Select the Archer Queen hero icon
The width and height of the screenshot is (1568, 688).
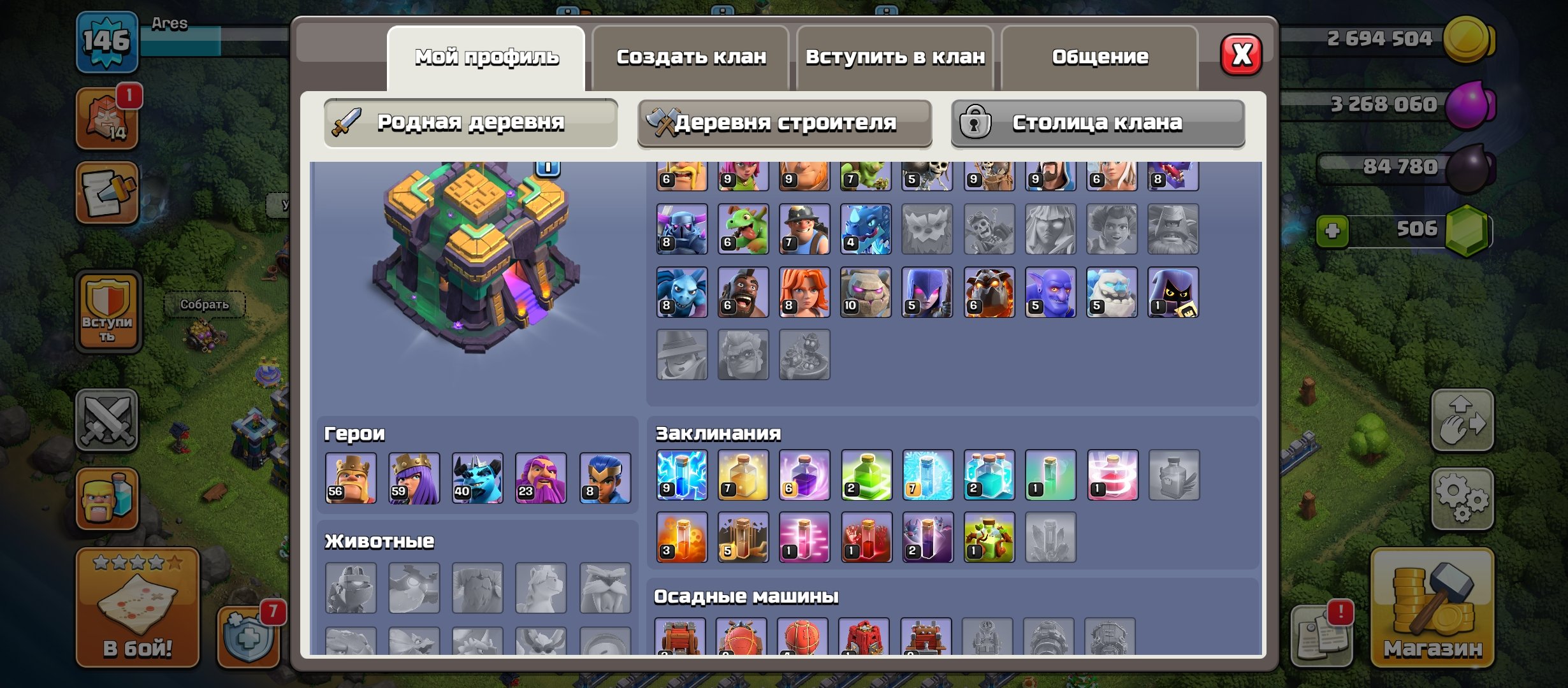416,477
